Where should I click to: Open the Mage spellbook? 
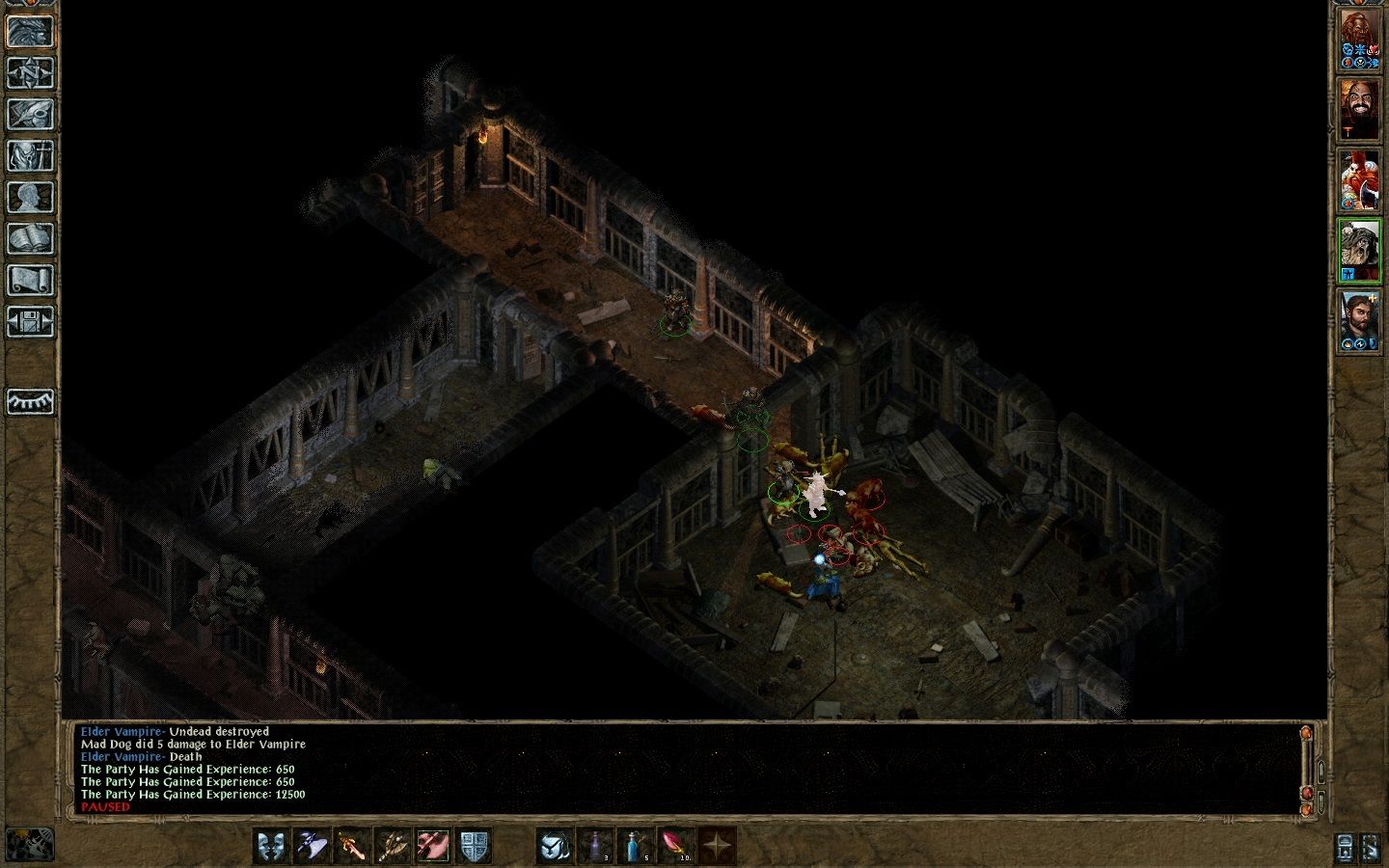[x=31, y=235]
